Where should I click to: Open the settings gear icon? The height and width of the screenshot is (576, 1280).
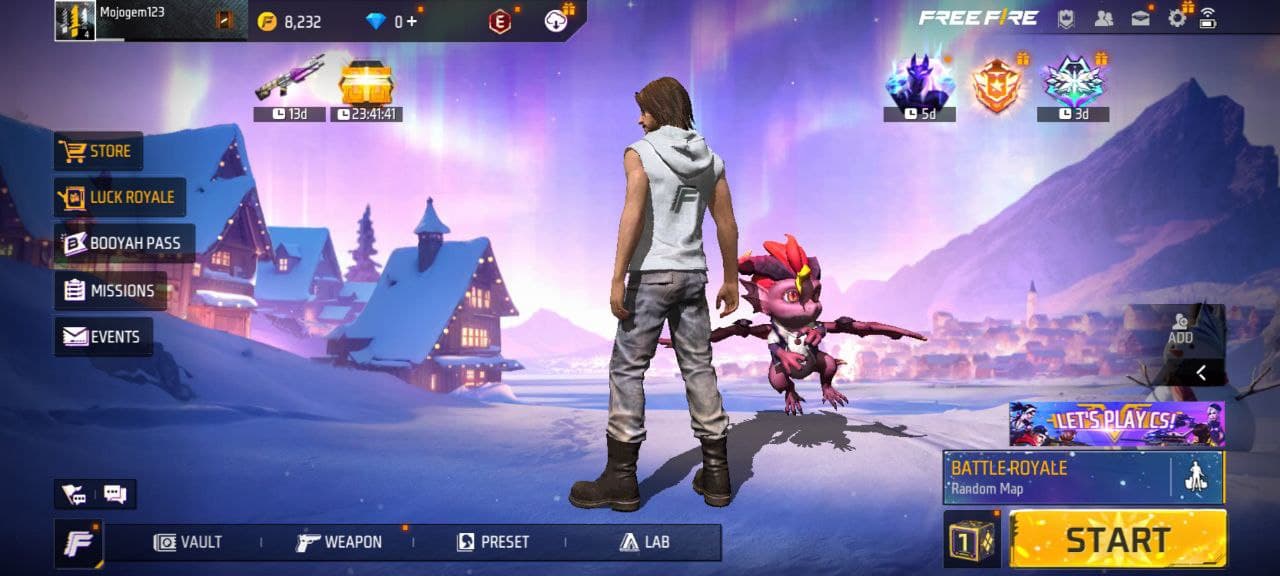tap(1177, 18)
